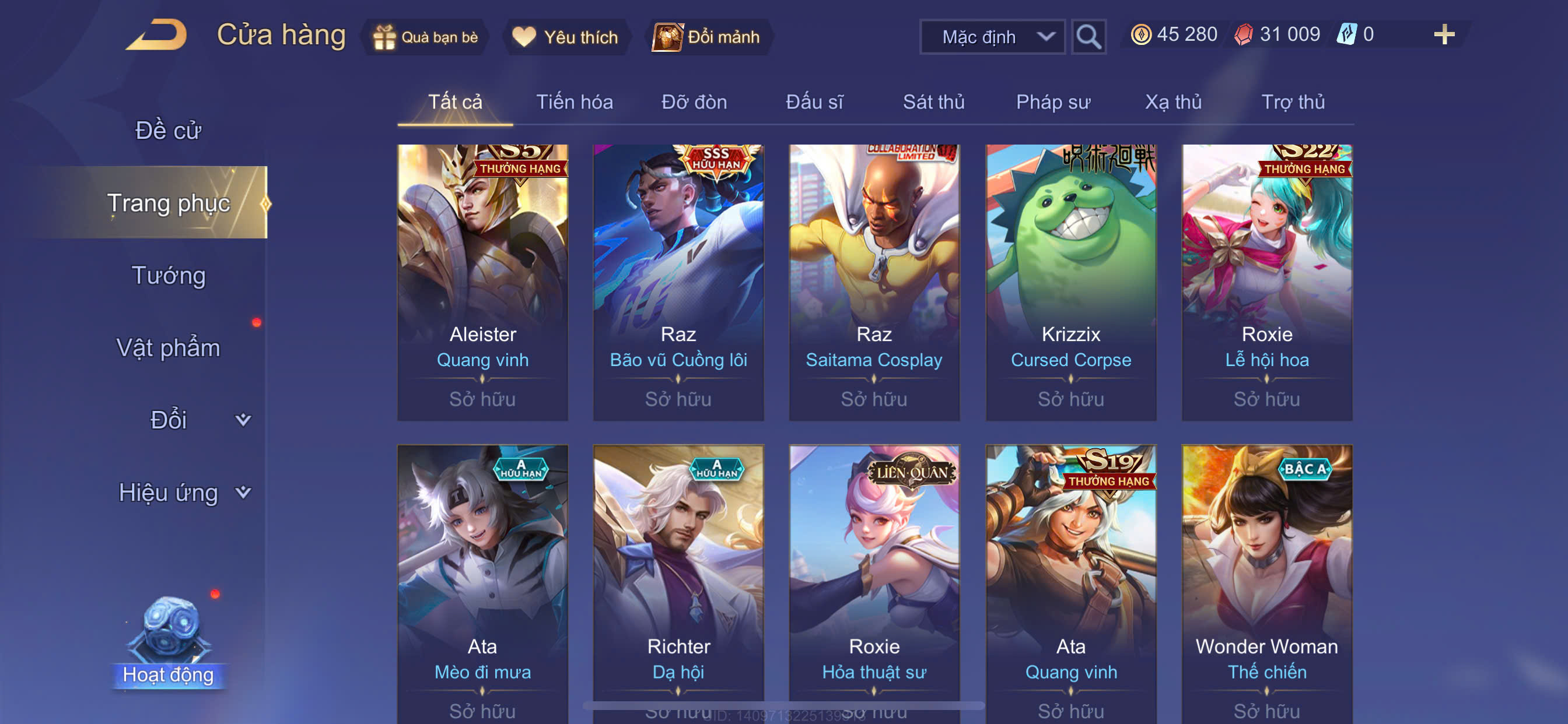Switch to the Tiến hóa tab
This screenshot has width=1568, height=724.
(x=574, y=101)
